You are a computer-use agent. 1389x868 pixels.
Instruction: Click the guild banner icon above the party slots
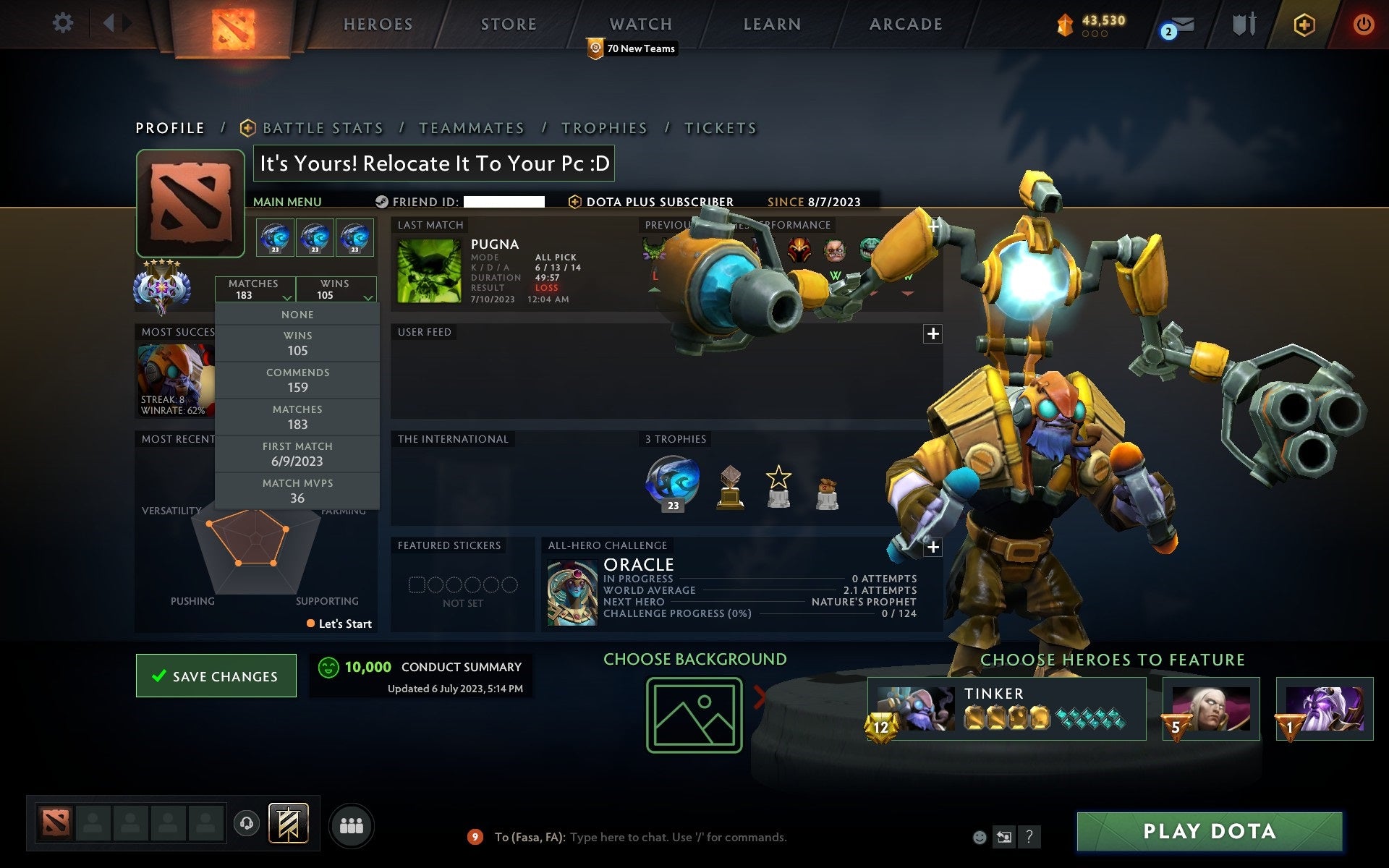click(x=289, y=823)
